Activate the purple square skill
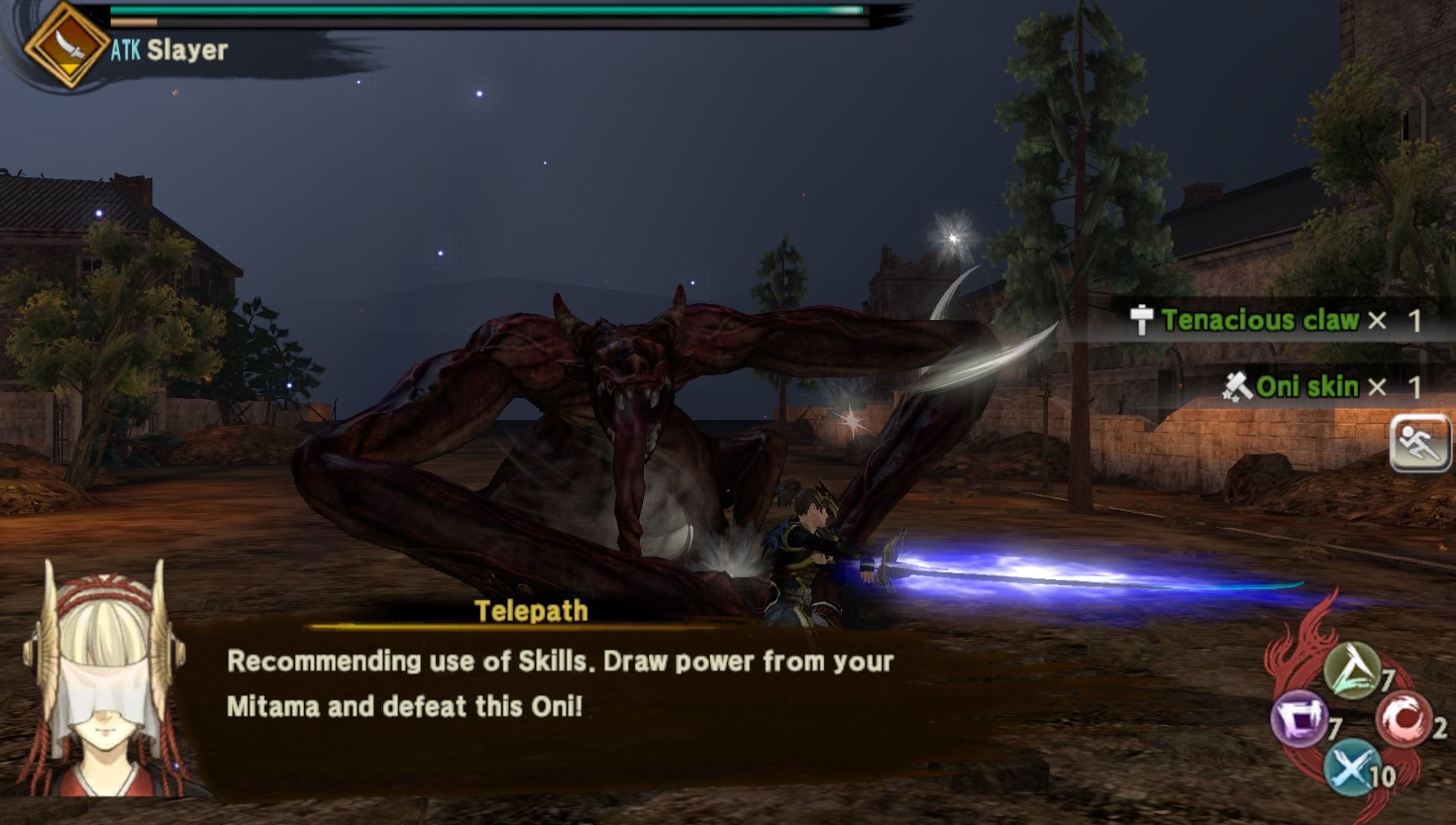1456x825 pixels. 1299,718
